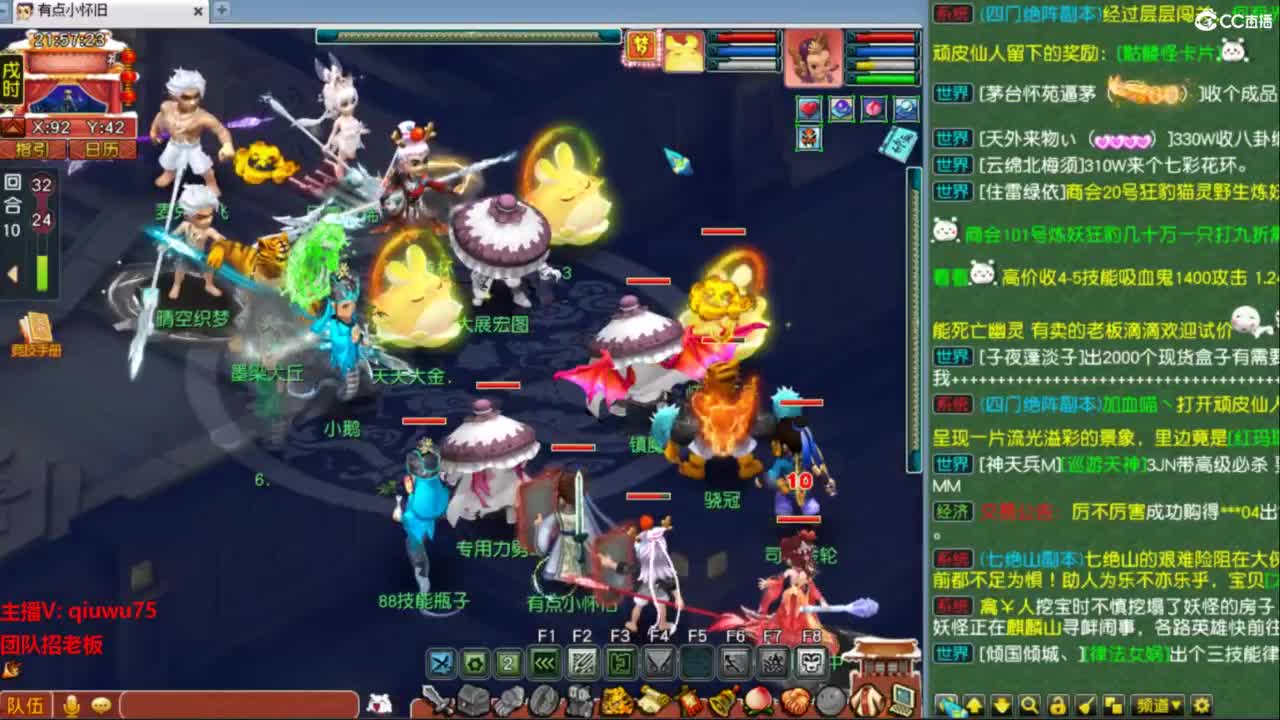The image size is (1280, 720).
Task: Select the F3 scissors skill icon
Action: tap(659, 661)
